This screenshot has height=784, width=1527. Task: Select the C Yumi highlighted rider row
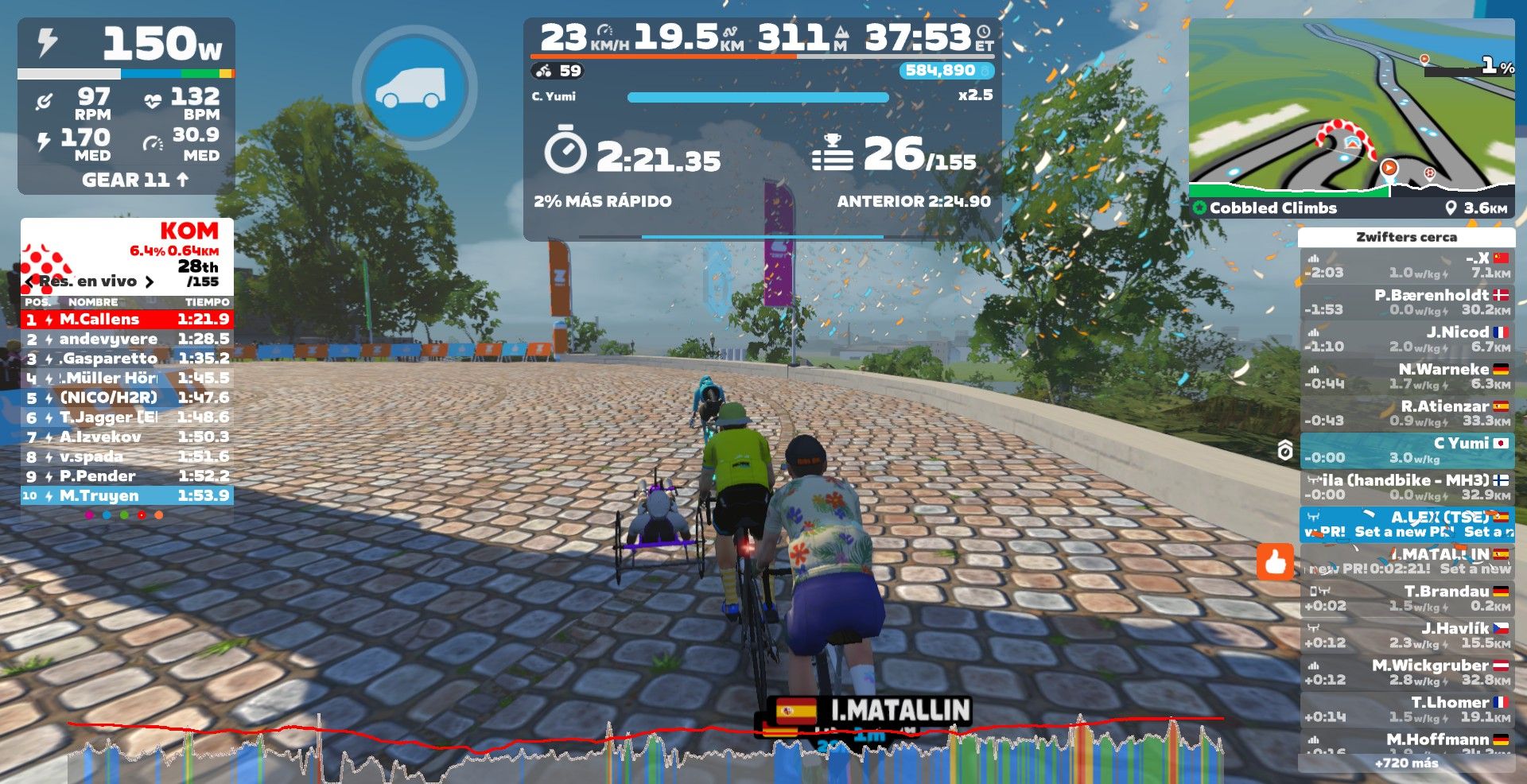point(1406,450)
